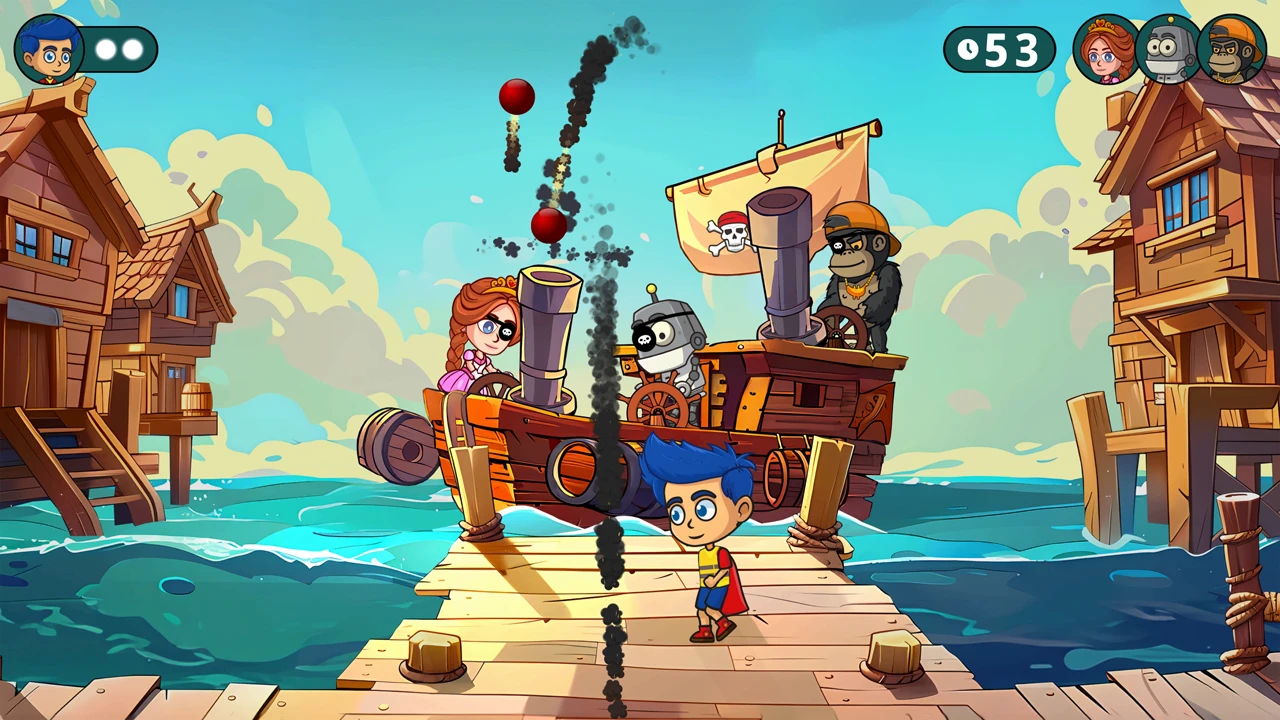The image size is (1280, 720).
Task: Choose the grey robot portrait icon
Action: 1168,50
